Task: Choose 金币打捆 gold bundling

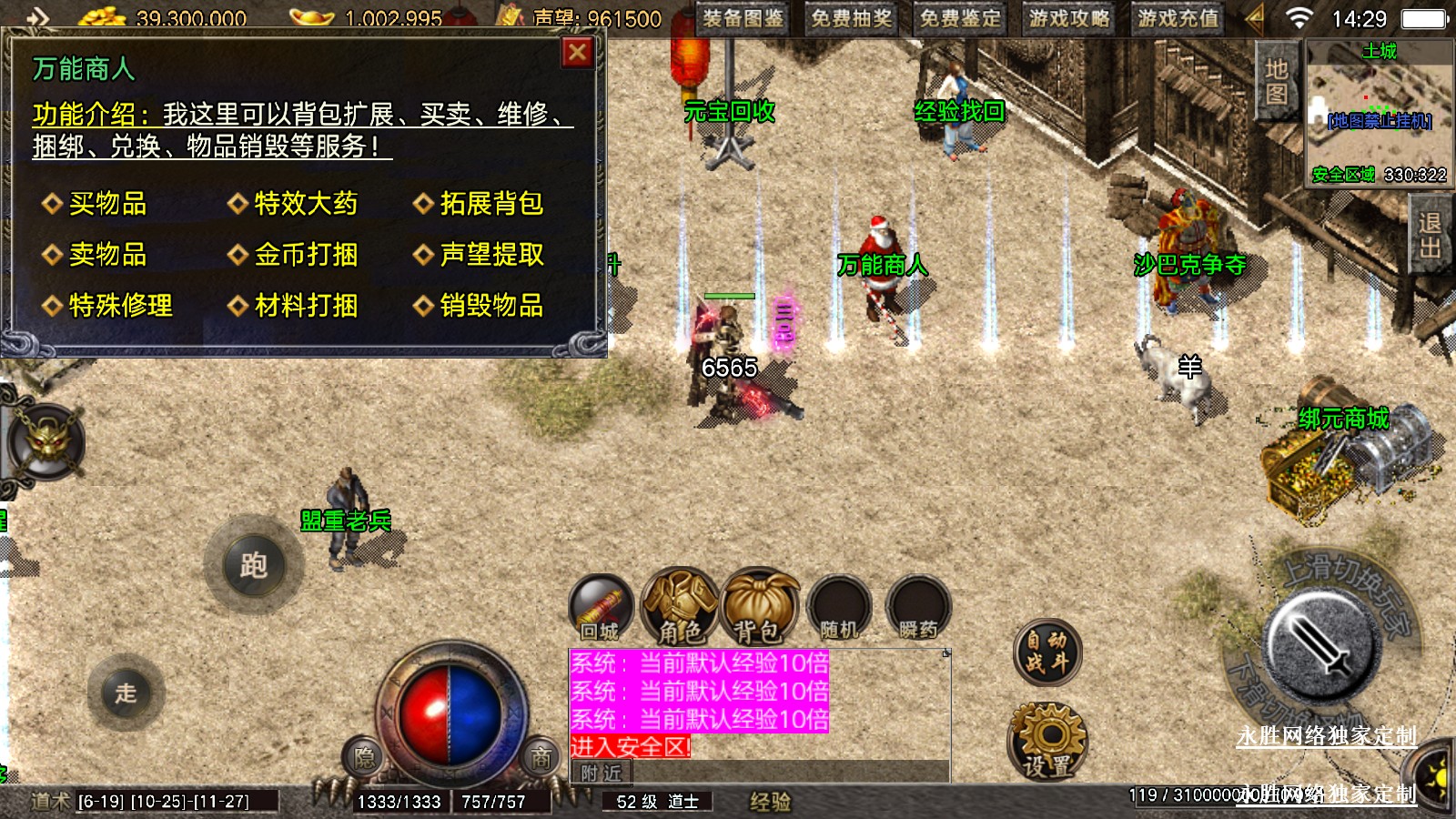Action: tap(306, 255)
